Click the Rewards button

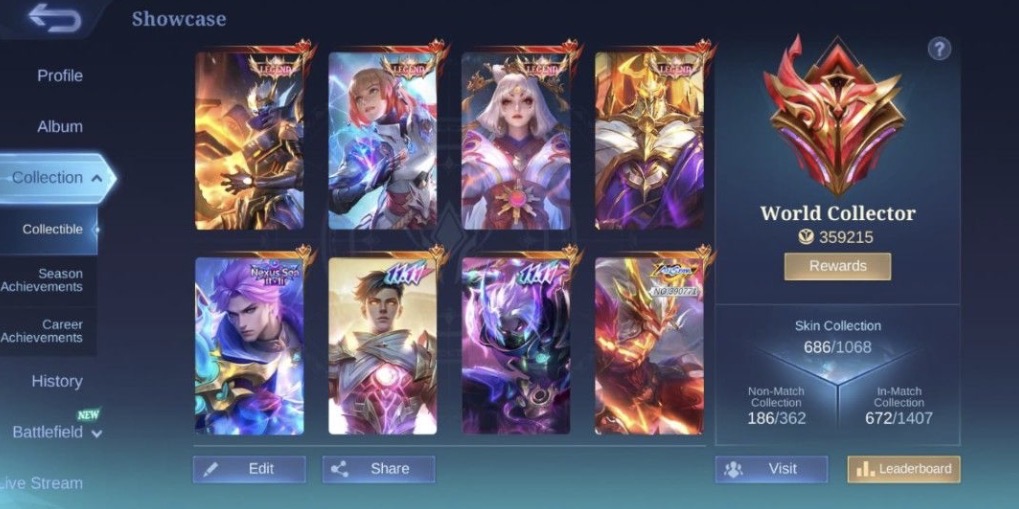pyautogui.click(x=837, y=266)
